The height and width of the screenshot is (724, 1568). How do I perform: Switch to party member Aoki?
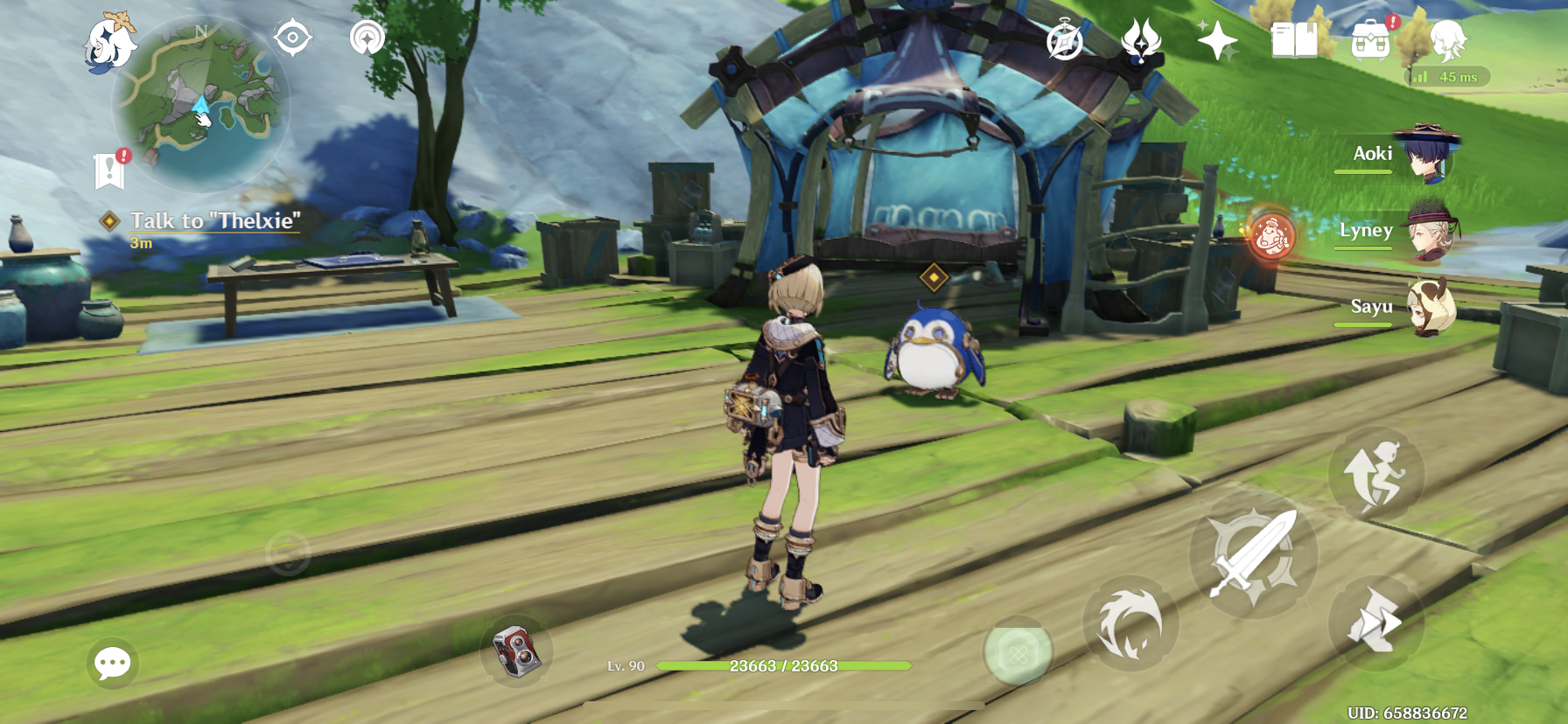point(1428,155)
